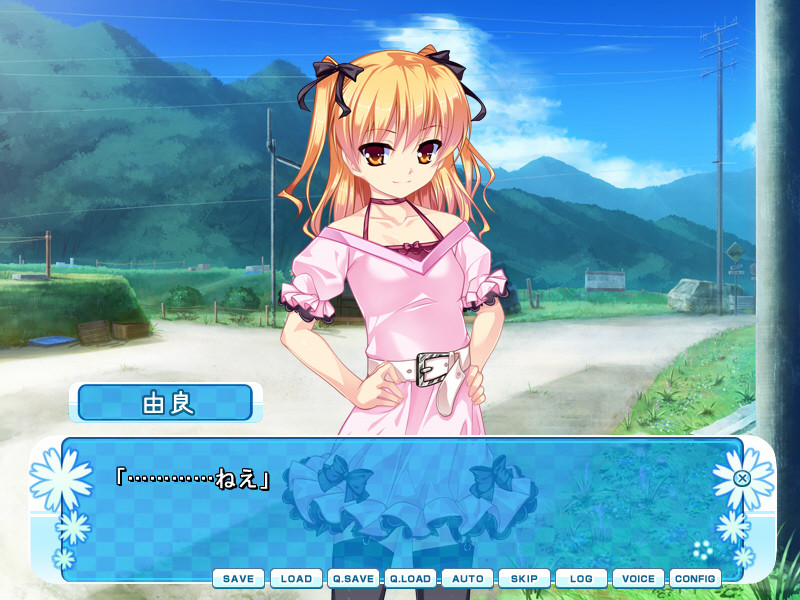Viewport: 800px width, 600px height.
Task: Enable AUTO text advance
Action: 467,579
